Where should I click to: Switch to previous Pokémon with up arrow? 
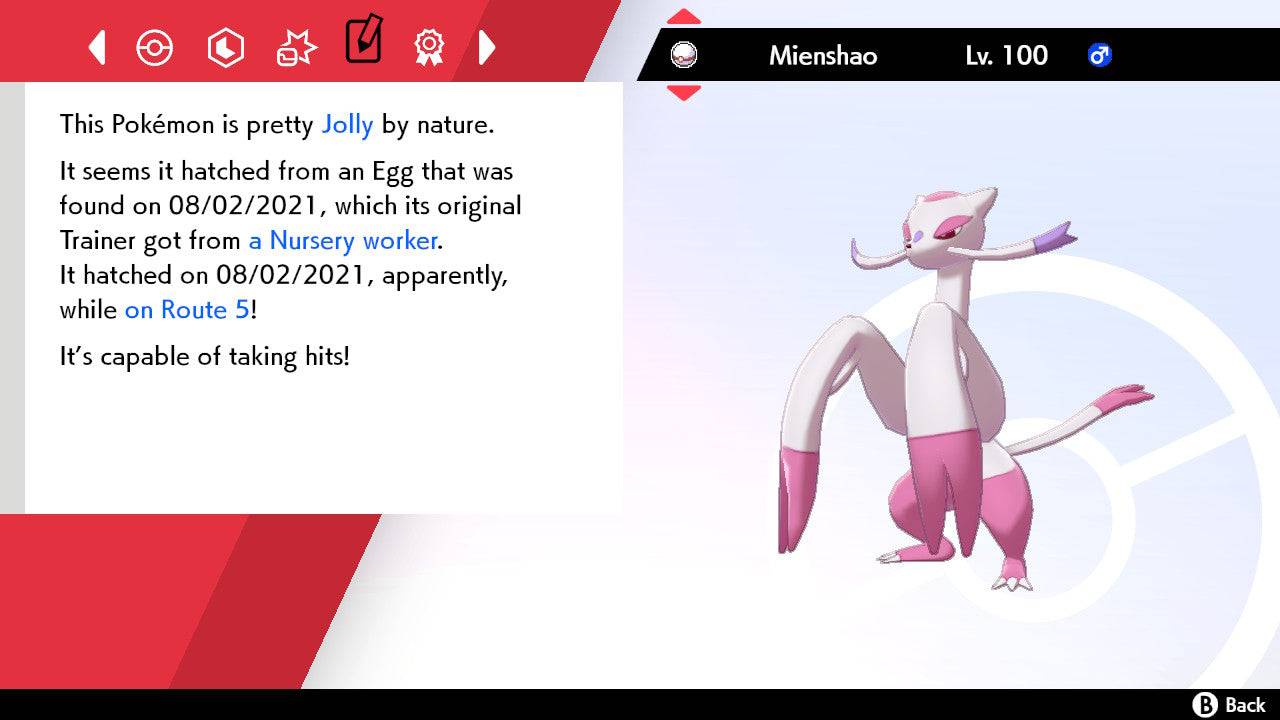(684, 17)
